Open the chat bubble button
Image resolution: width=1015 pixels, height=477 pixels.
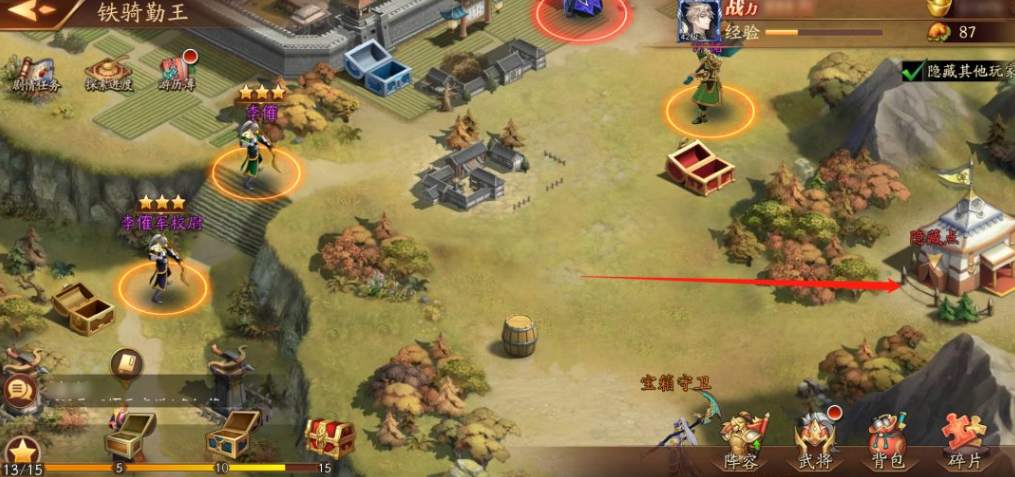pos(17,390)
